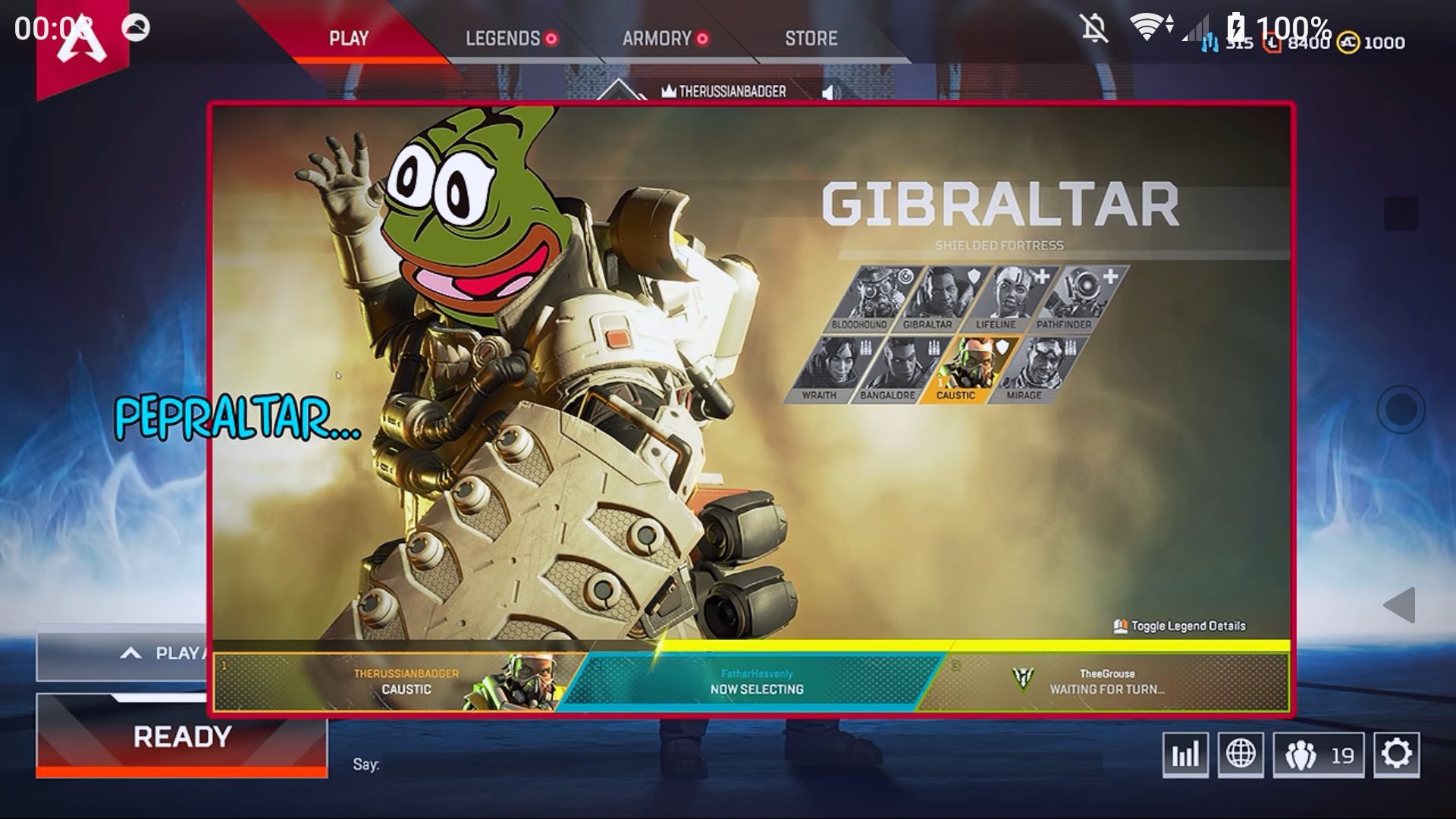Image resolution: width=1456 pixels, height=819 pixels.
Task: Toggle Legend Details display
Action: [1178, 627]
